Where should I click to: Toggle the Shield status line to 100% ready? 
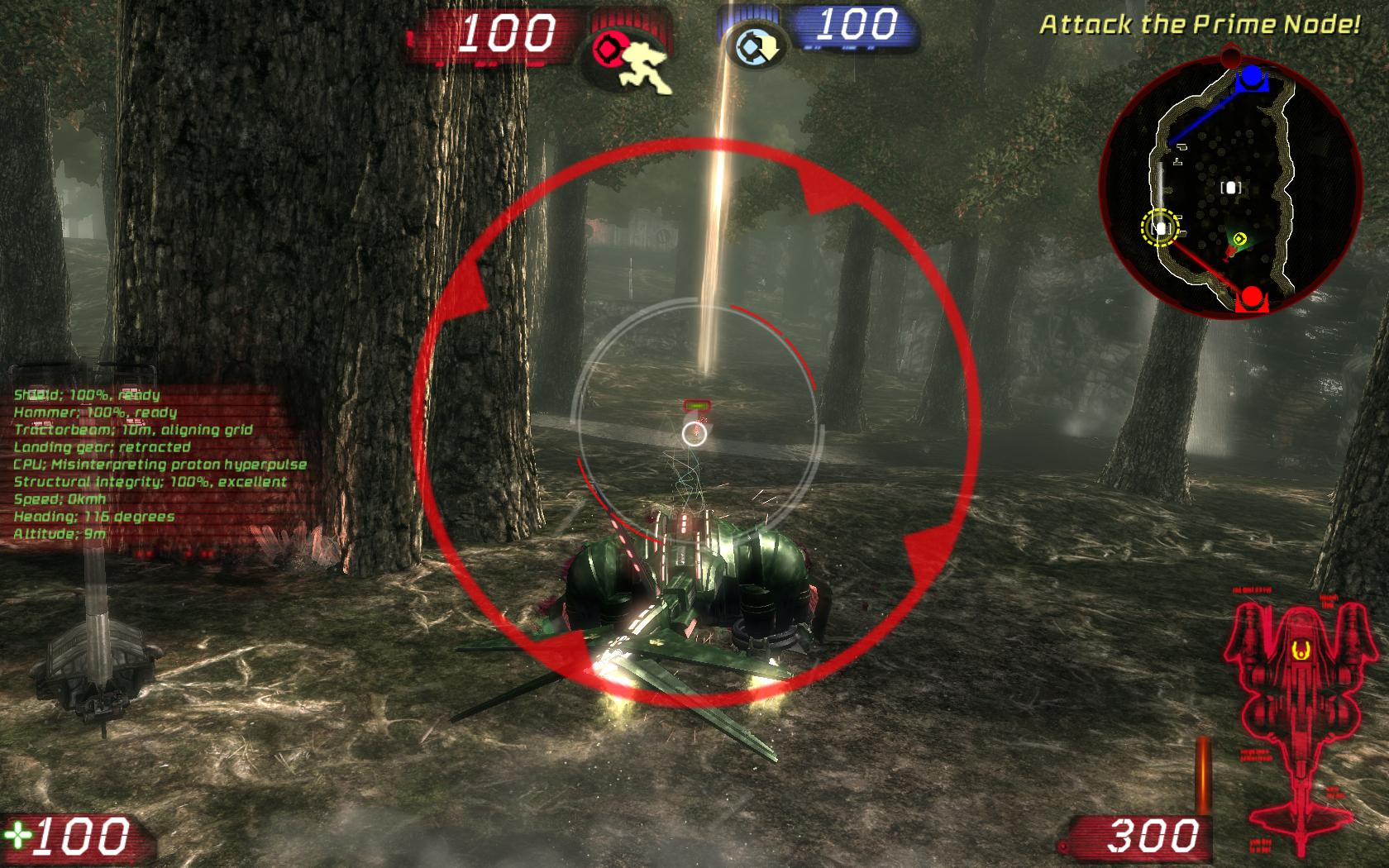click(87, 395)
